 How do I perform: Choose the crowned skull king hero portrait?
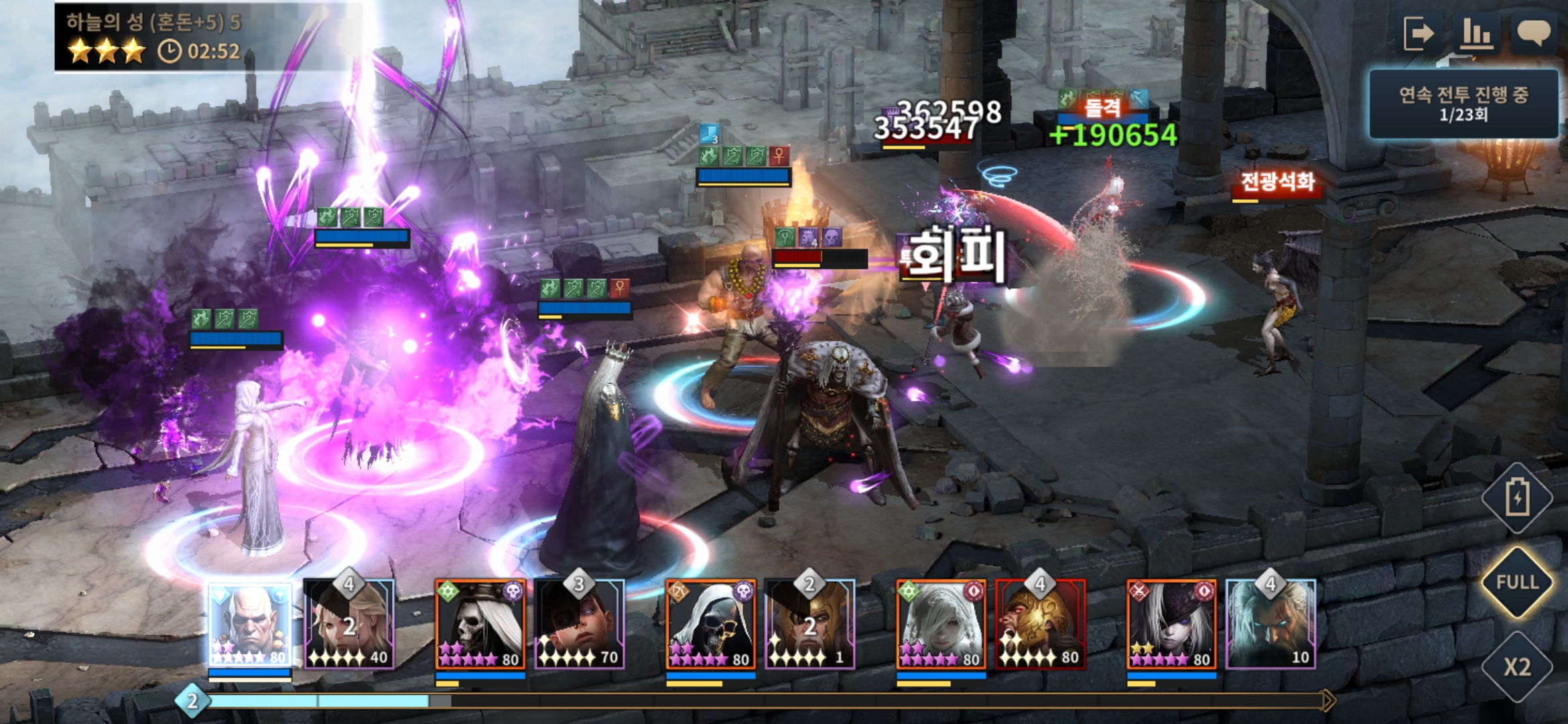pyautogui.click(x=480, y=625)
